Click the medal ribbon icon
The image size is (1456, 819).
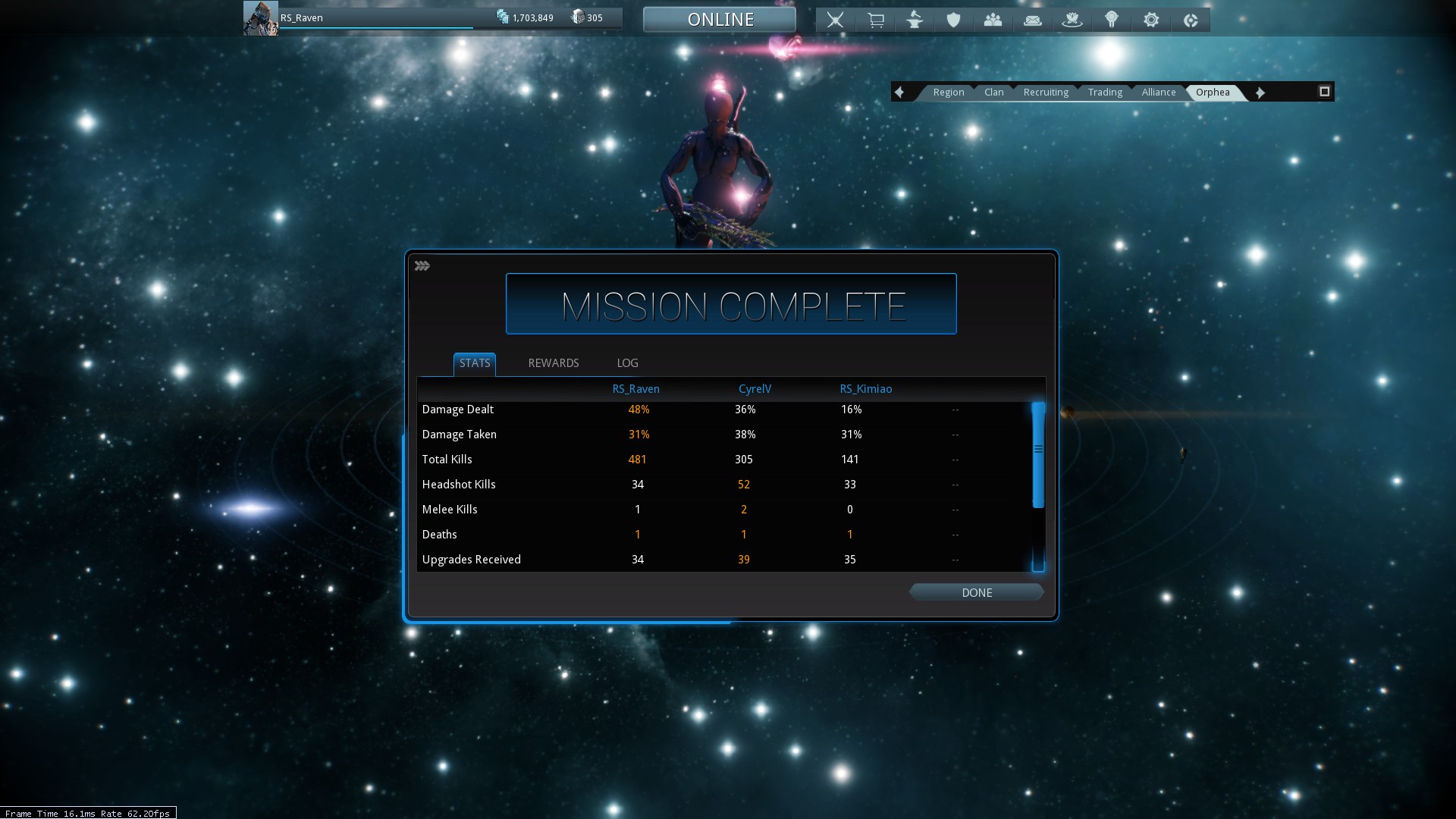(1111, 20)
